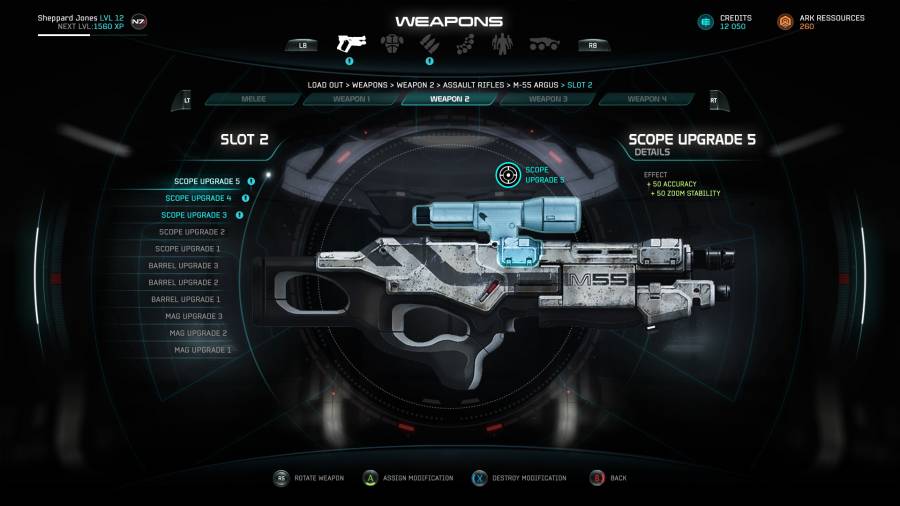Pick Barrel Upgrade 2

coord(185,283)
